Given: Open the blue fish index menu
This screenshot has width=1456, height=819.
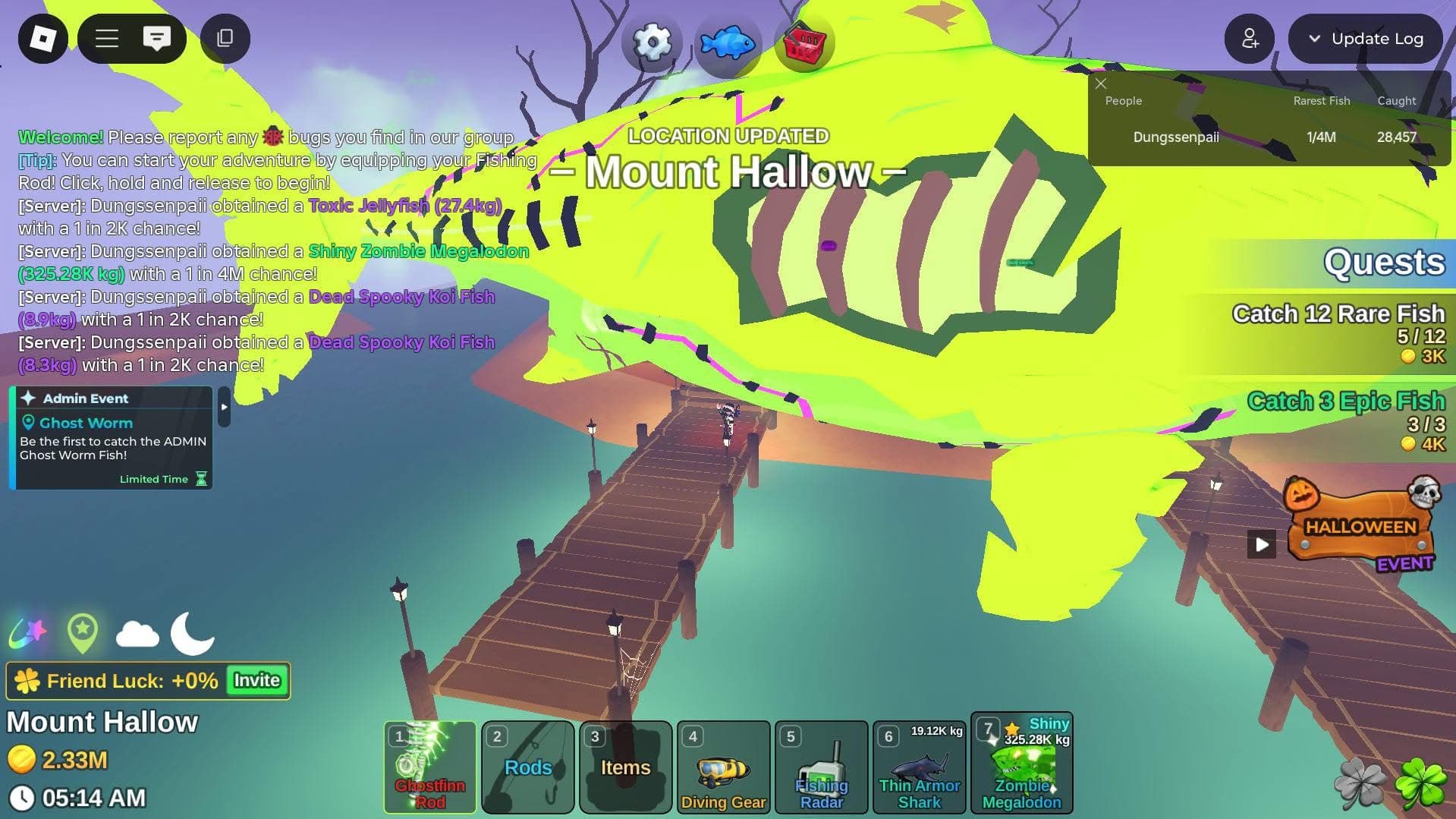Looking at the screenshot, I should click(x=728, y=43).
